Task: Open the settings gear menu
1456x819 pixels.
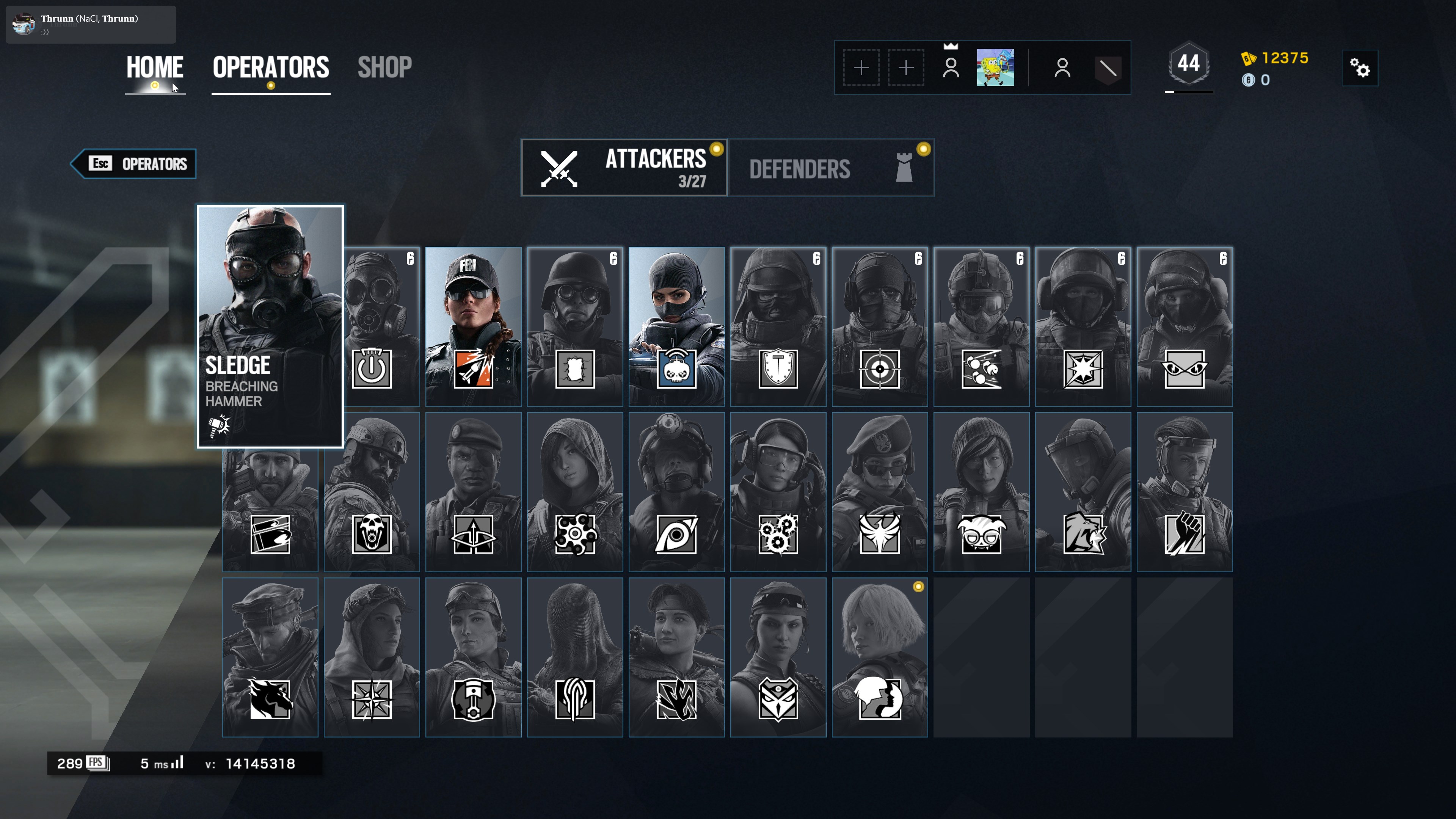Action: (1359, 68)
